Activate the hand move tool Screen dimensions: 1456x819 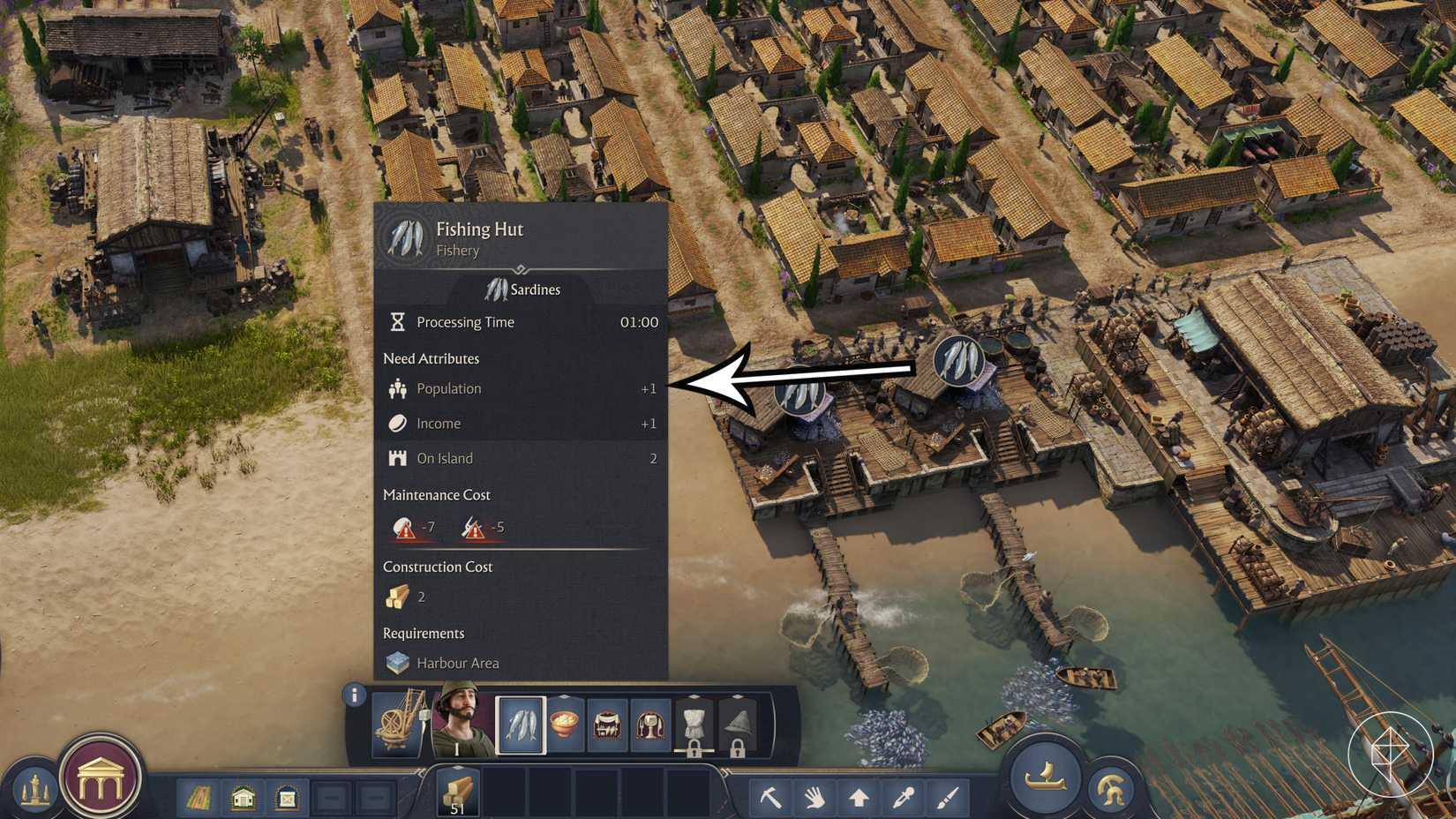814,798
